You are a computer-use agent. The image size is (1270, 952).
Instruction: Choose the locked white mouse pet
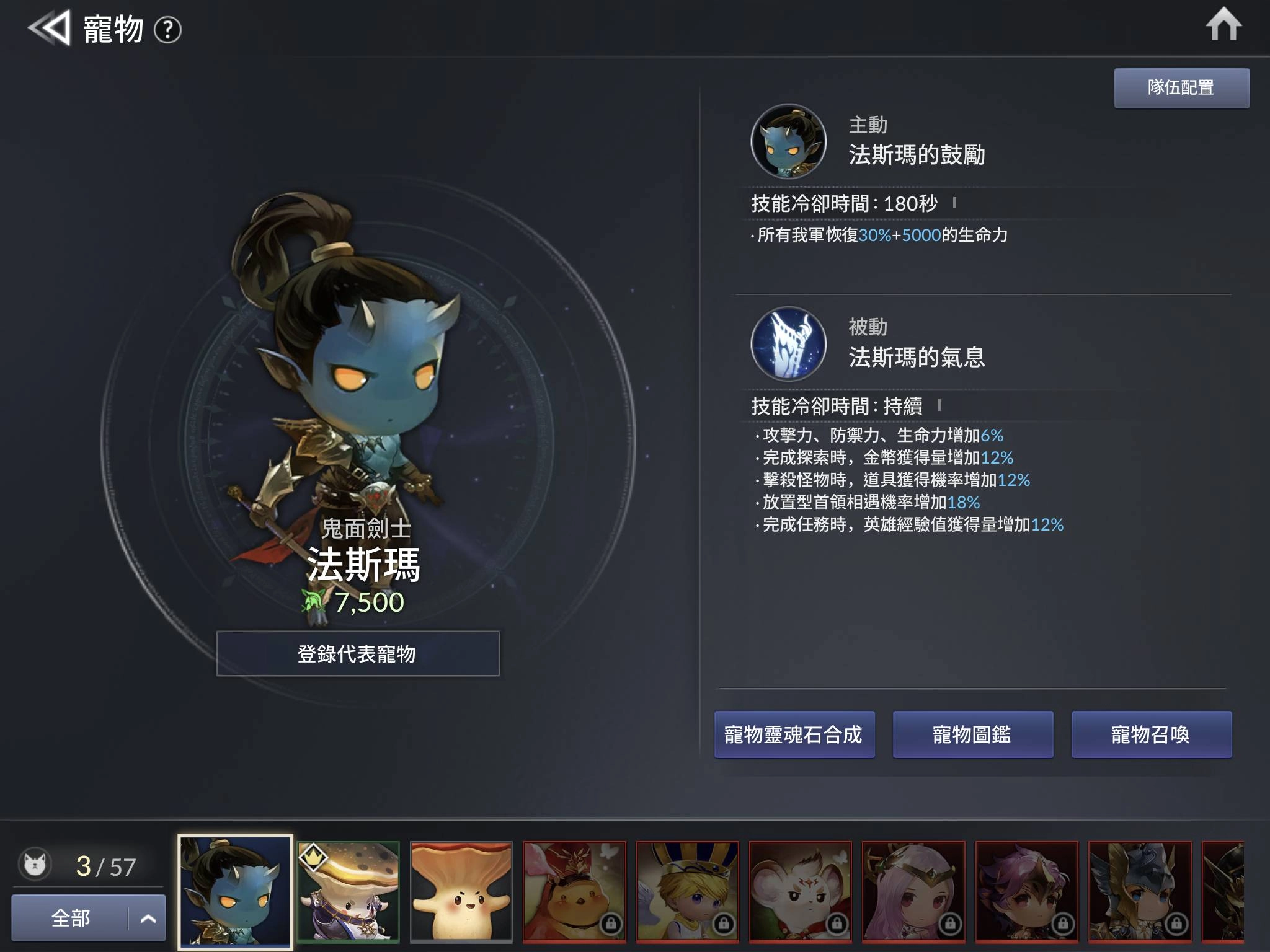801,891
